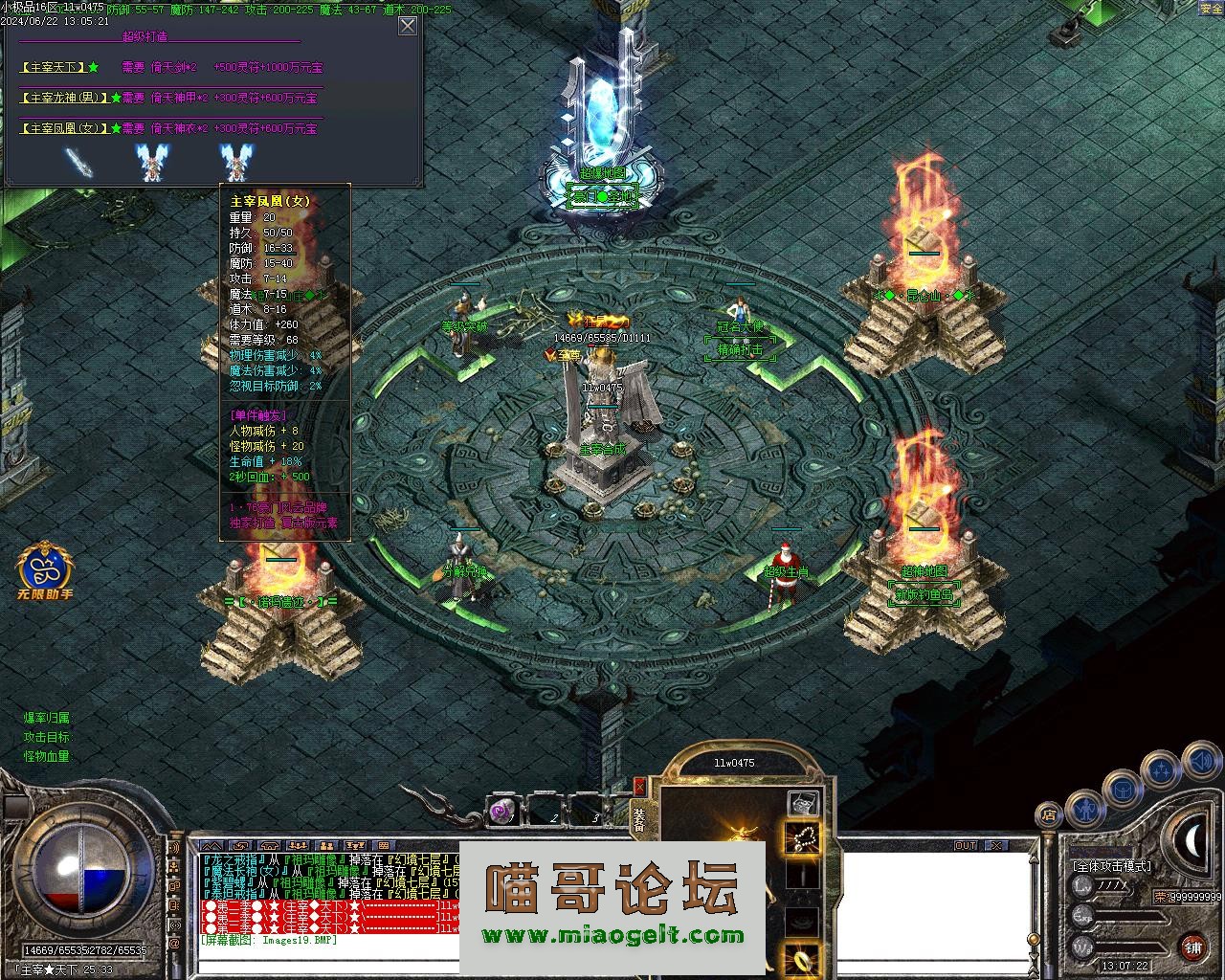1225x980 pixels.
Task: Open the treasure chest icon in equipment panel
Action: 801,802
